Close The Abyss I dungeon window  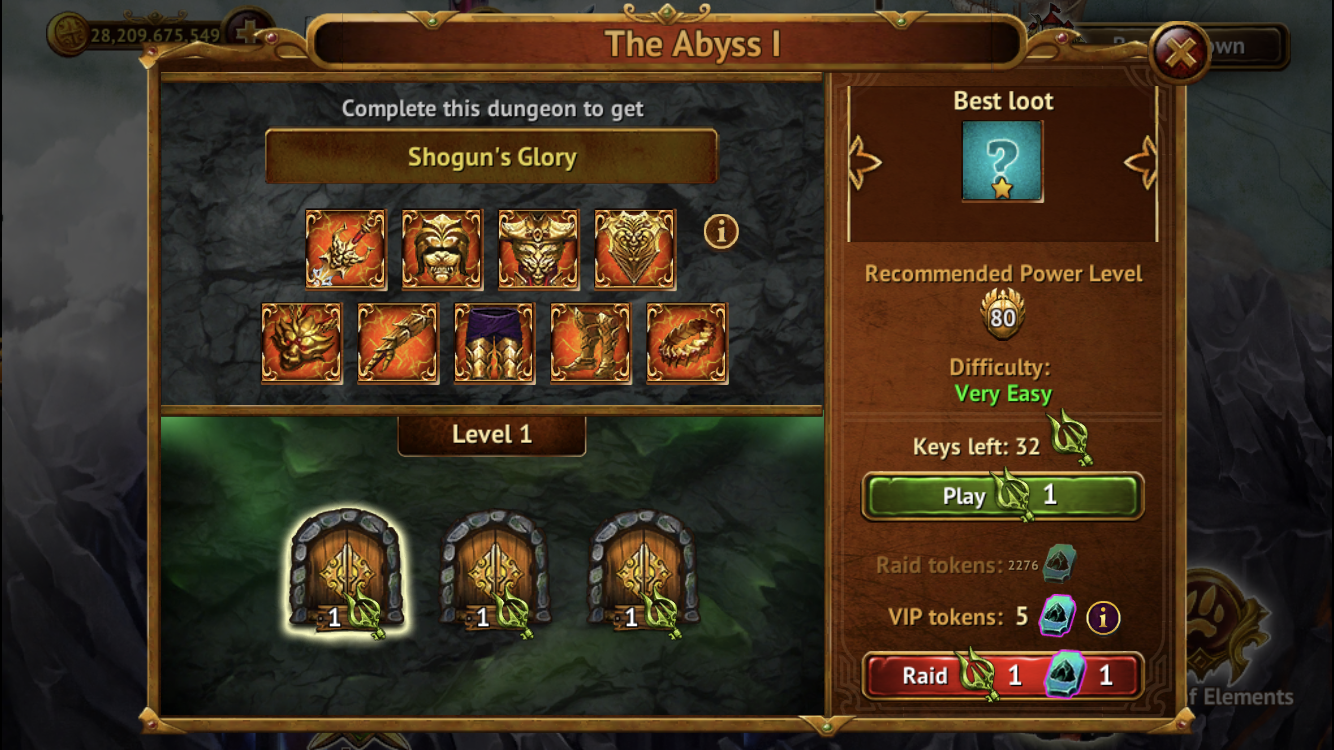1180,52
